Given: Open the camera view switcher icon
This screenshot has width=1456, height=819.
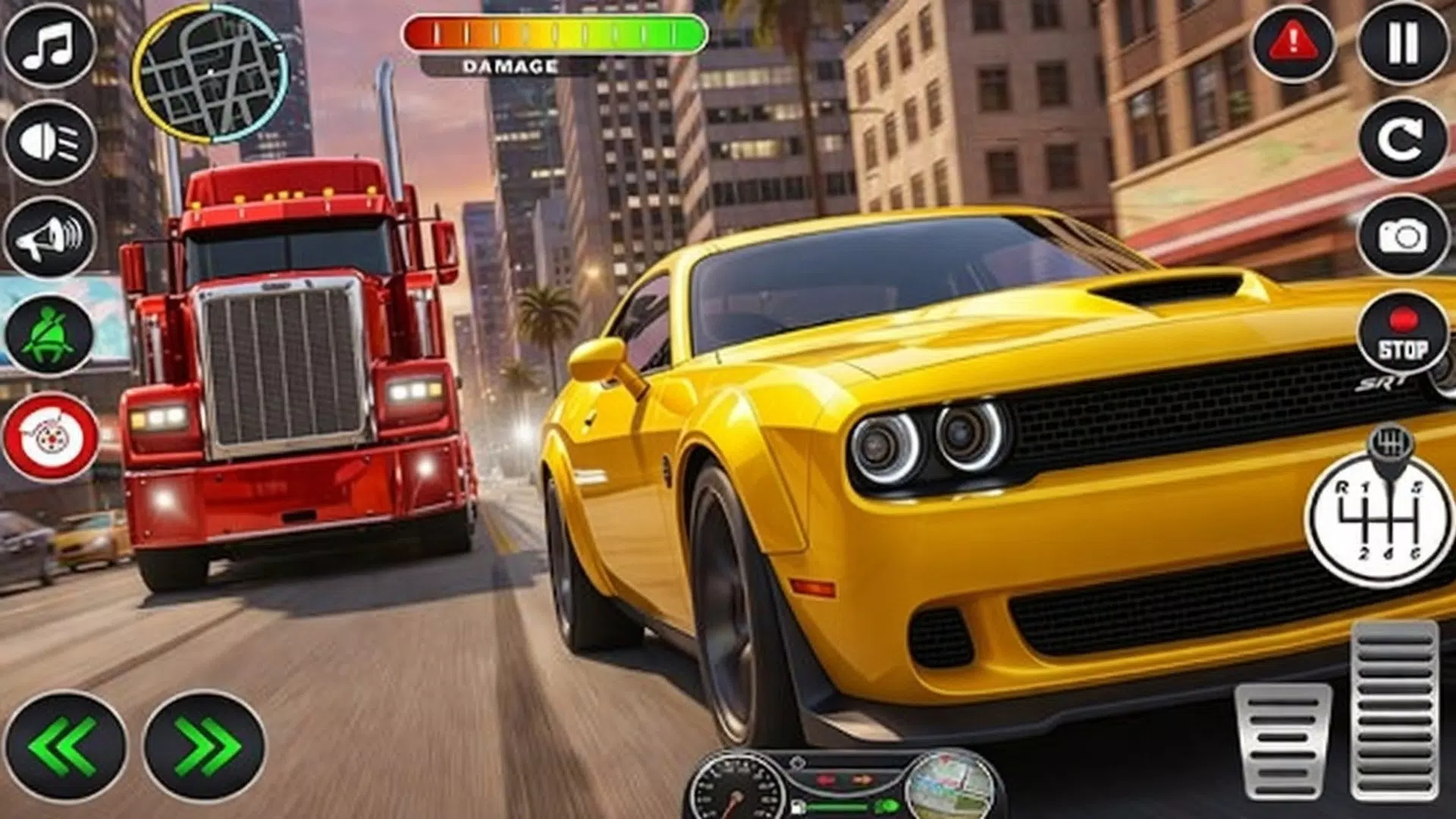Looking at the screenshot, I should (1401, 235).
